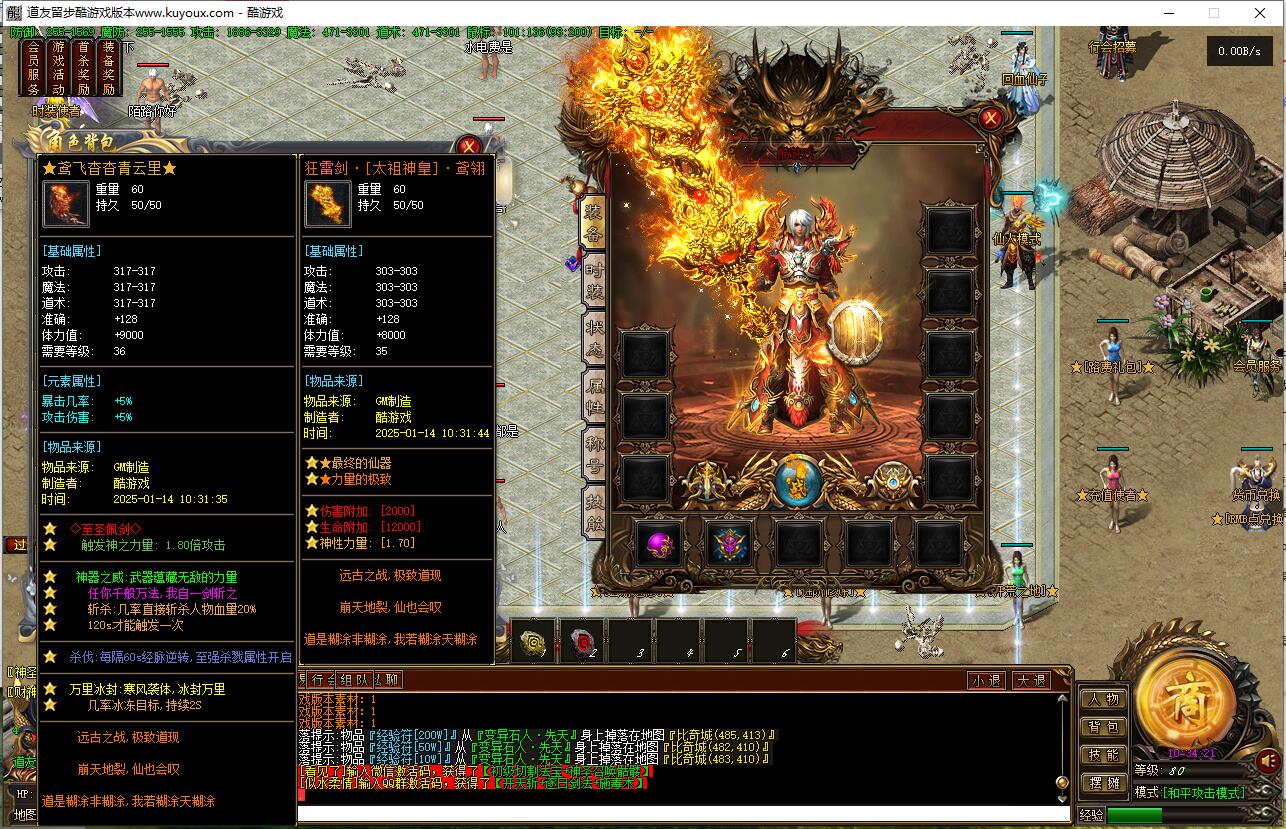This screenshot has height=829, width=1286.
Task: Open the 会员服务 member service menu
Action: [33, 68]
